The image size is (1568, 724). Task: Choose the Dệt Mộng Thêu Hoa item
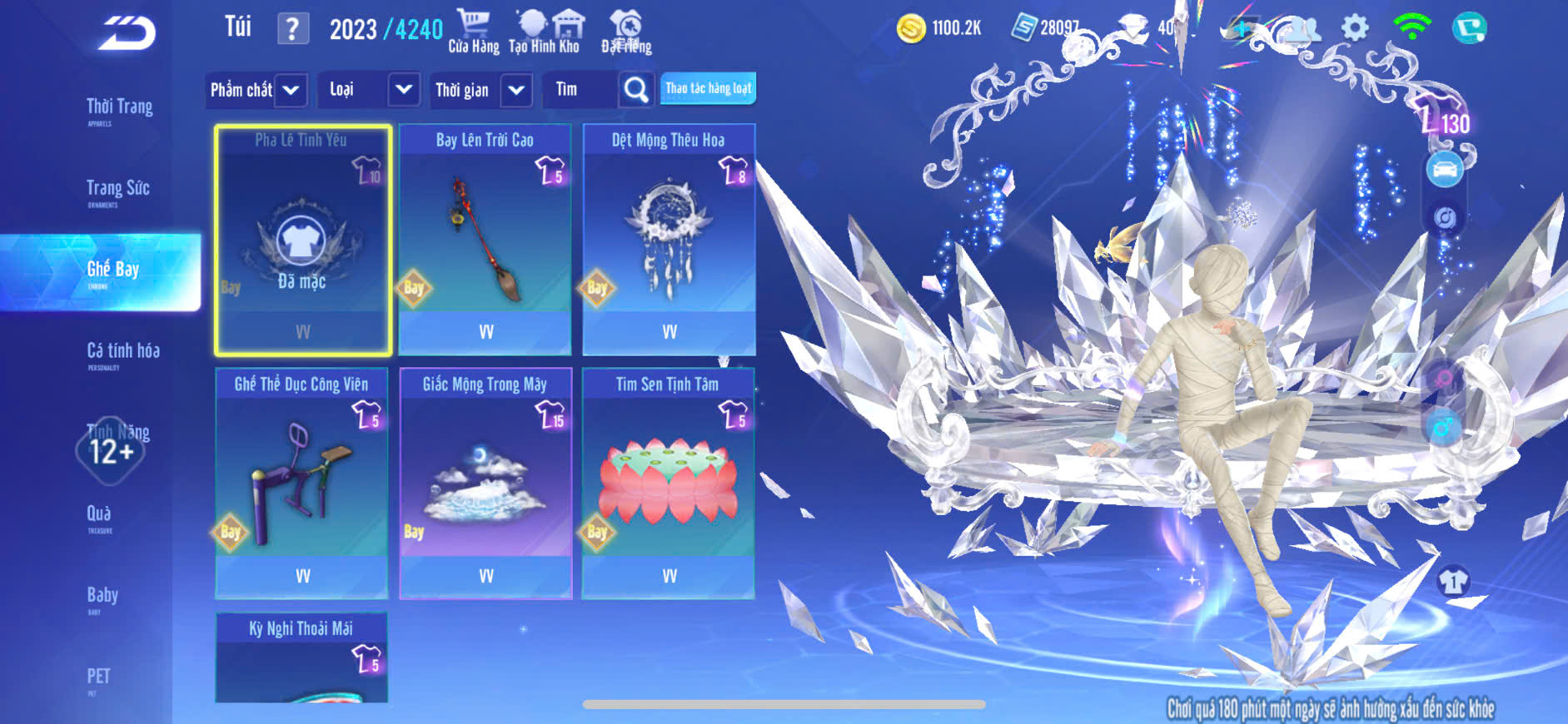coord(669,240)
